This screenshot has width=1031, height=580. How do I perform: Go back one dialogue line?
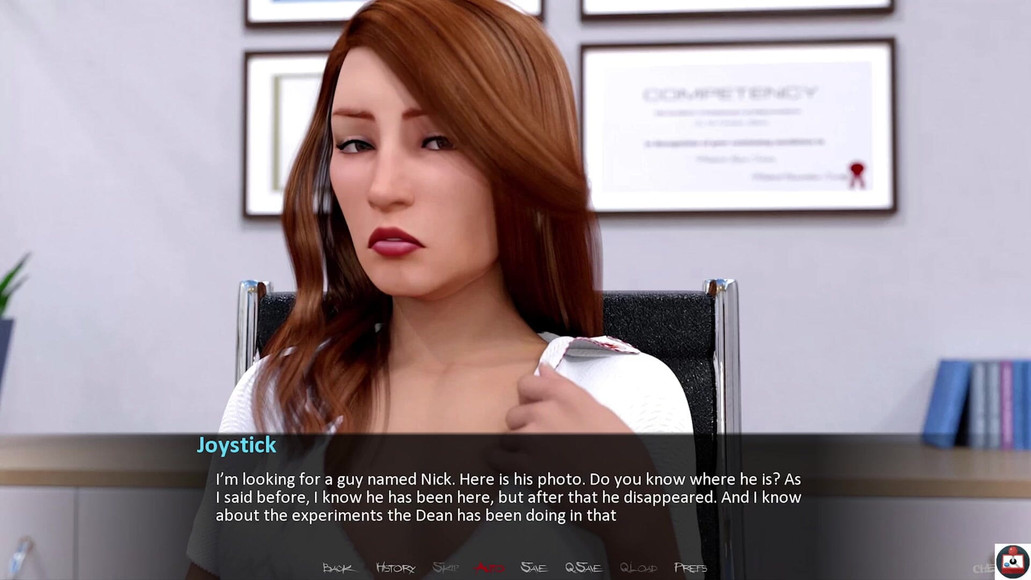[x=338, y=568]
